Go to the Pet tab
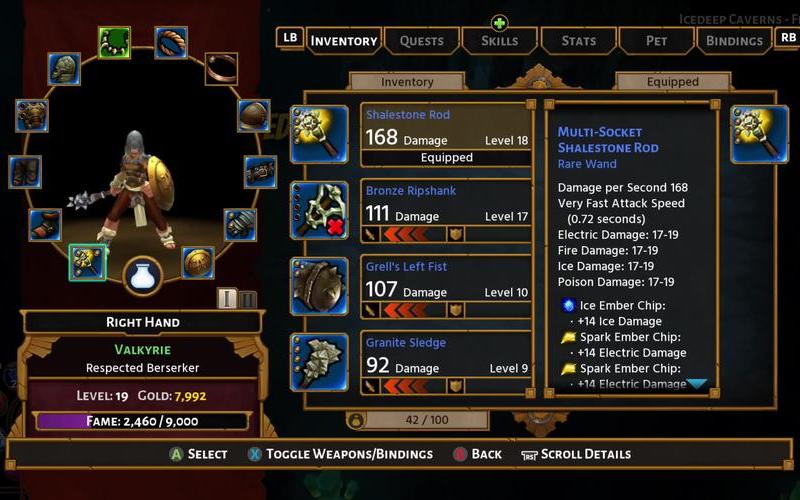800x500 pixels. [x=656, y=41]
